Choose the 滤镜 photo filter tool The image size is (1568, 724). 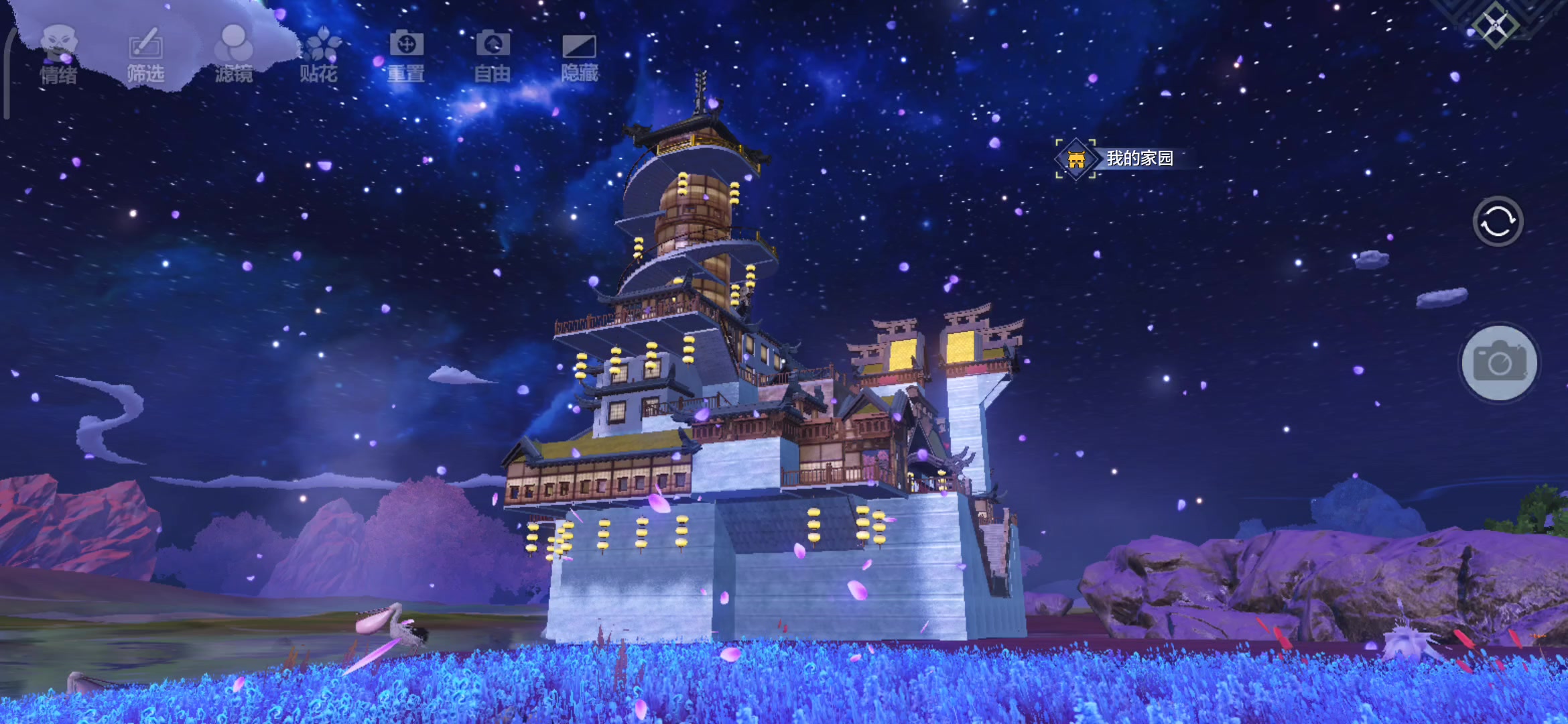click(233, 55)
